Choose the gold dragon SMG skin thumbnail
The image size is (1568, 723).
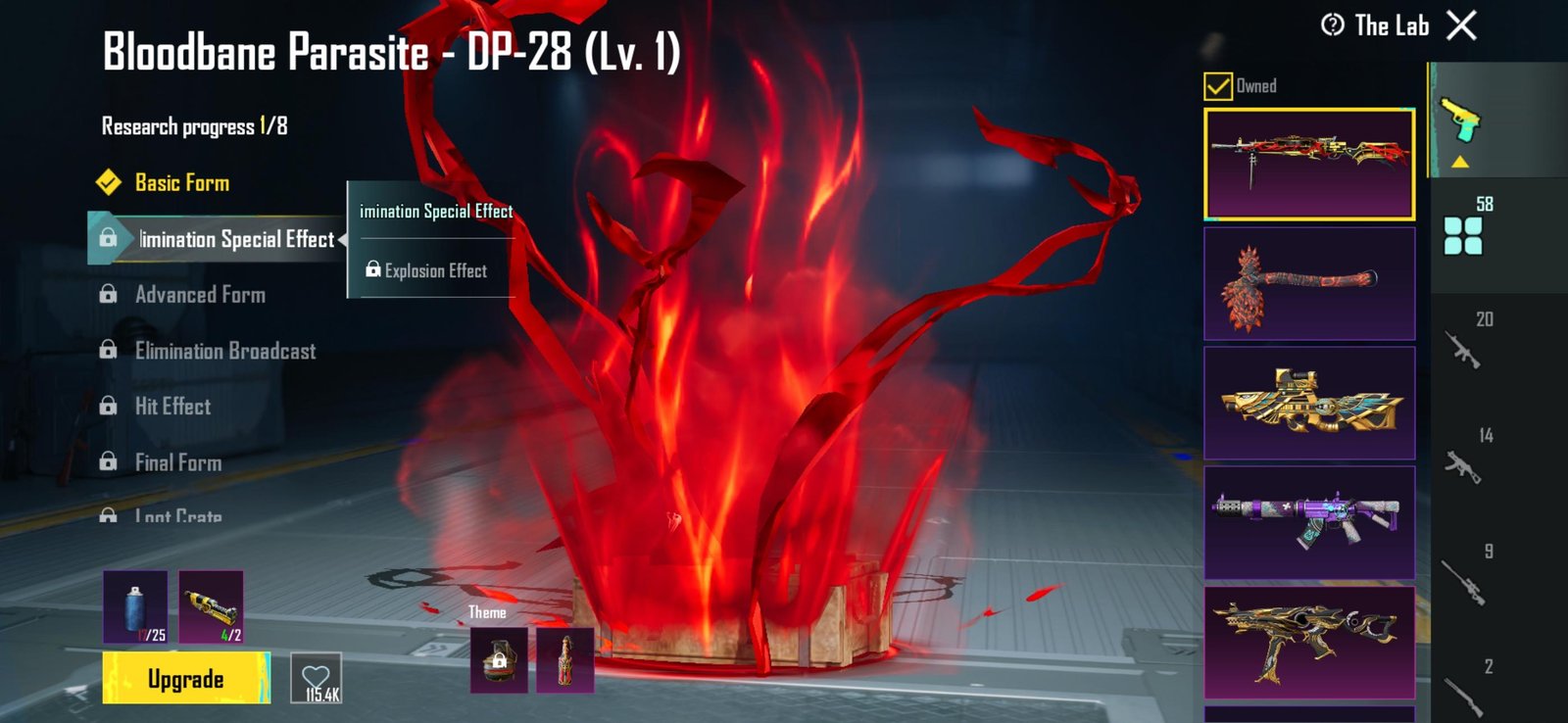pos(1309,642)
